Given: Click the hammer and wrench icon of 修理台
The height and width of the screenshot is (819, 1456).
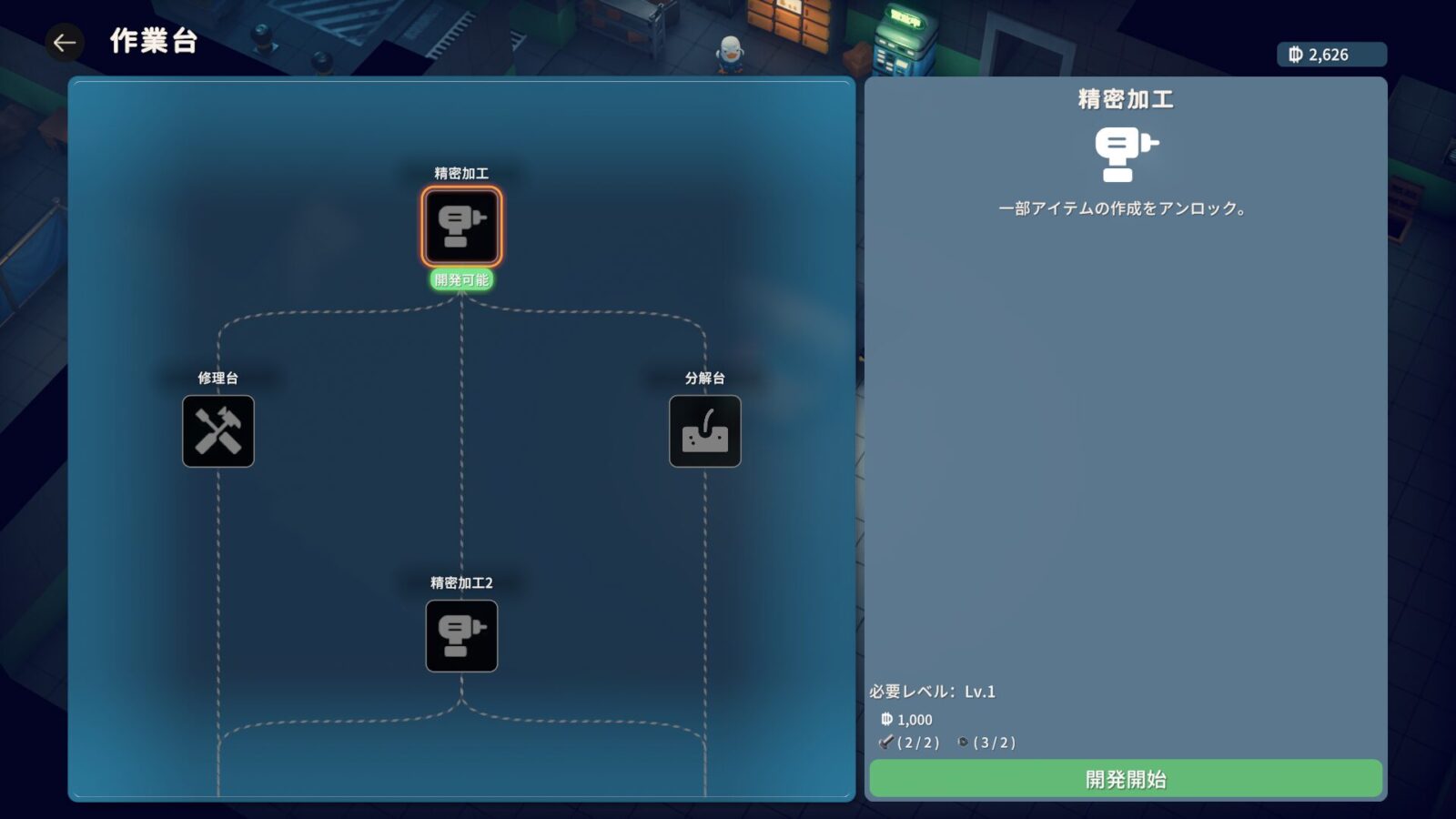Looking at the screenshot, I should [x=217, y=431].
